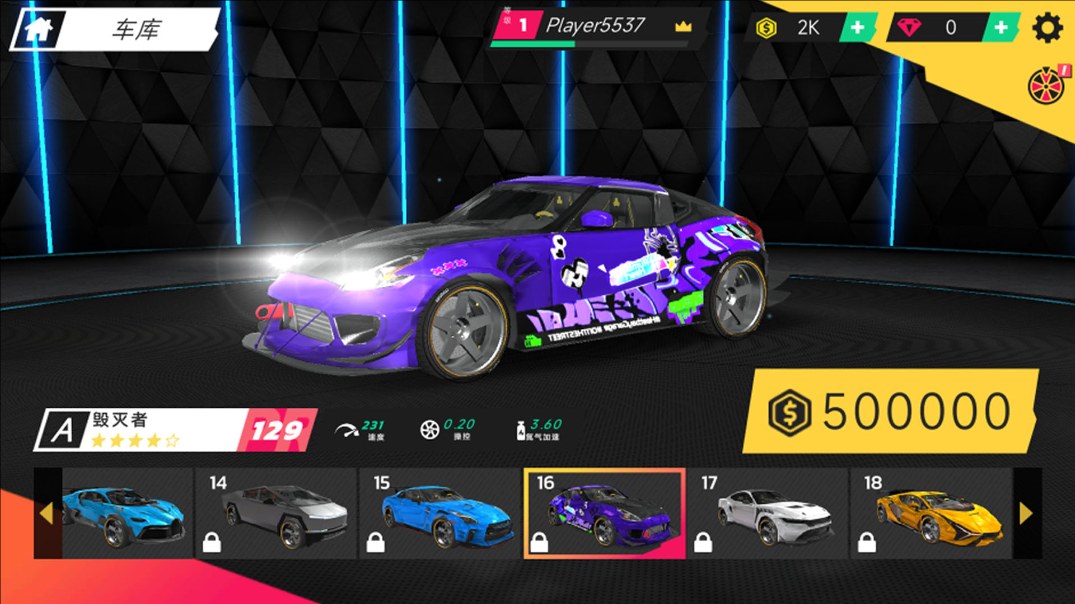Choose the unnumbered light blue hypercar thumbnail
The height and width of the screenshot is (604, 1075).
tap(122, 513)
